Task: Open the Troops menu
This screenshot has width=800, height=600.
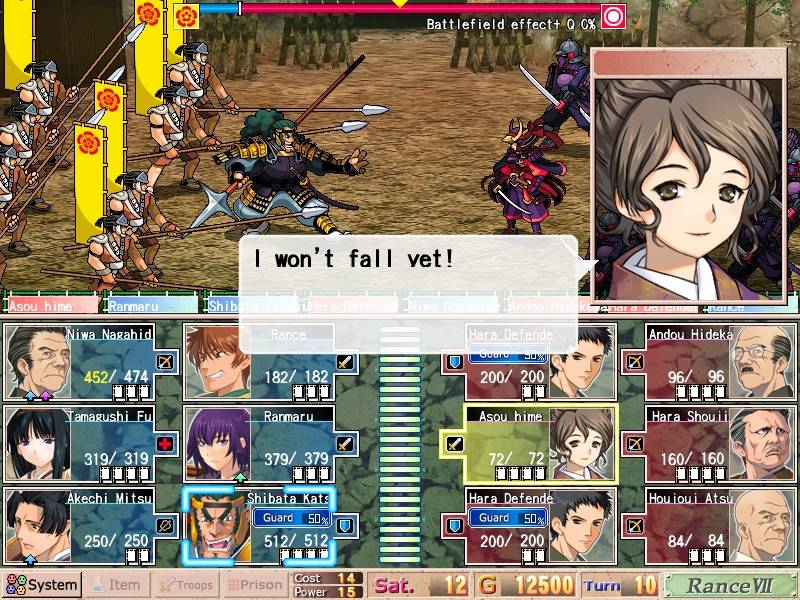Action: point(185,585)
